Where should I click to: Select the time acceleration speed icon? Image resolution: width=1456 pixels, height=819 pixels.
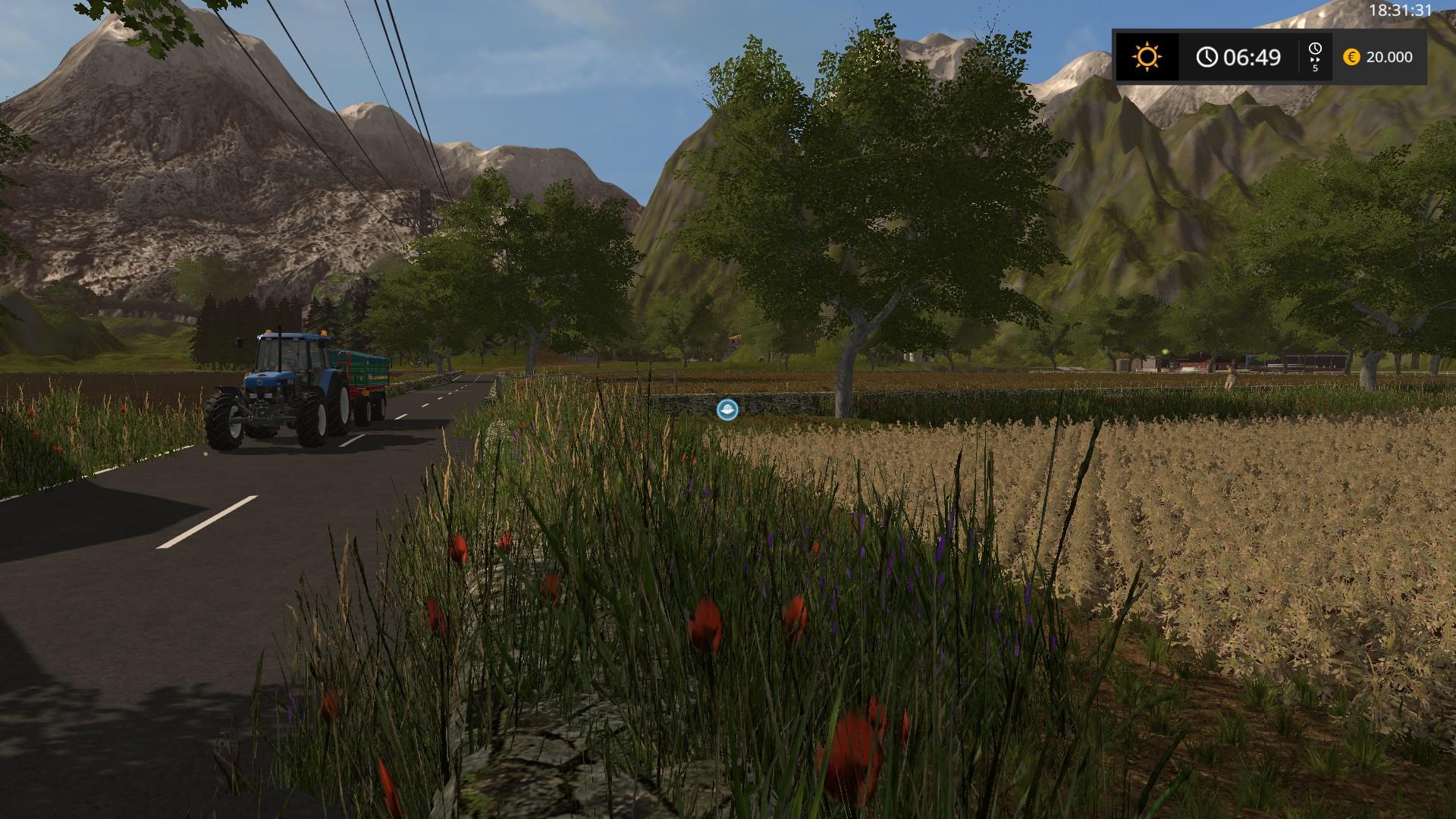[x=1315, y=57]
